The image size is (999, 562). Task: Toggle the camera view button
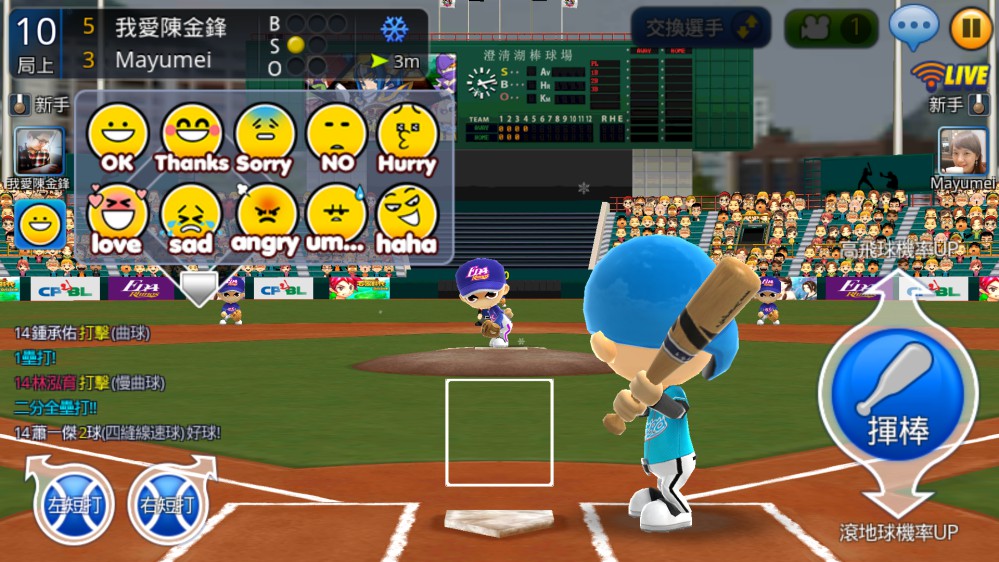[828, 28]
